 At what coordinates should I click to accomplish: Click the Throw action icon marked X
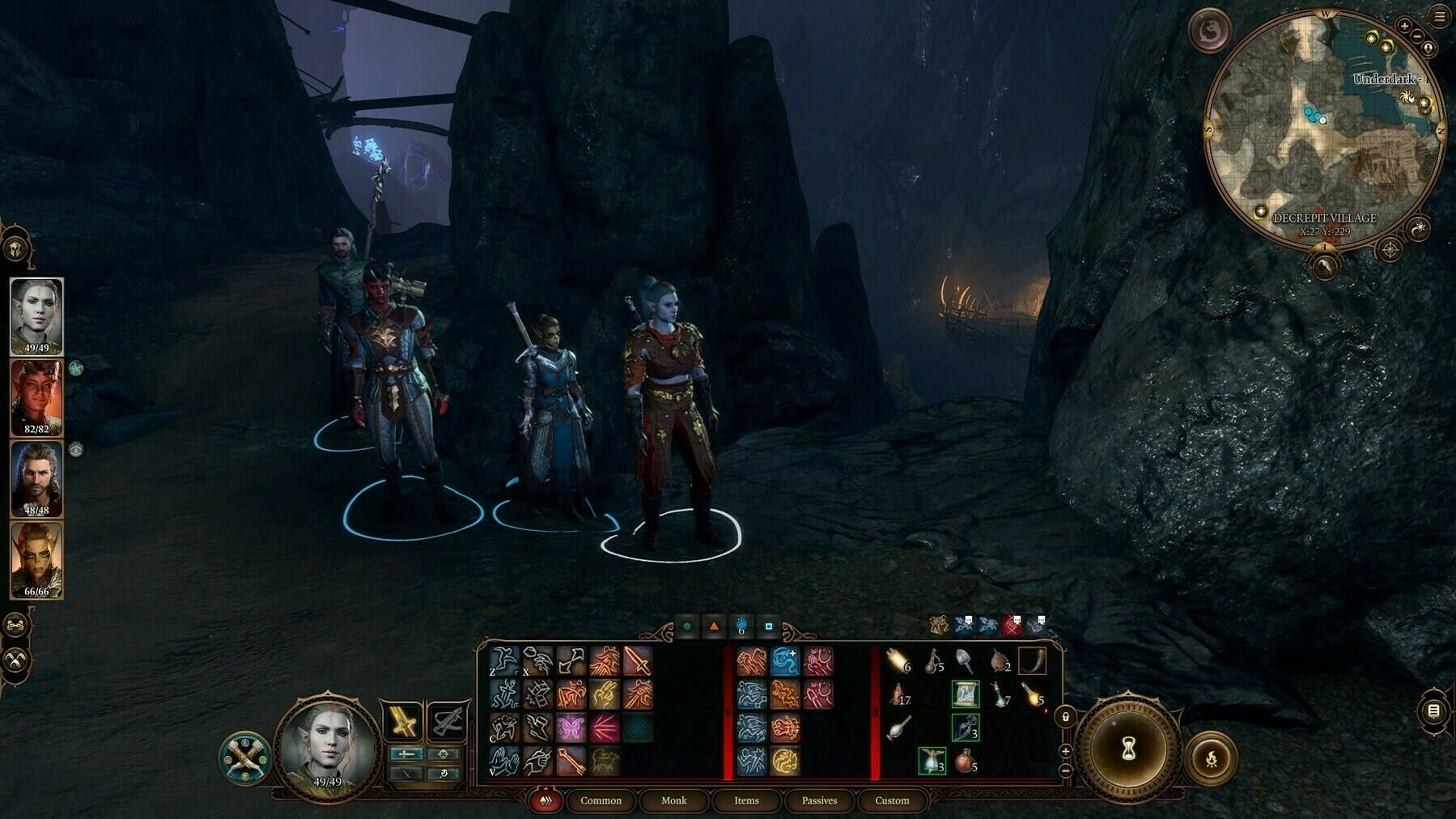(x=537, y=662)
